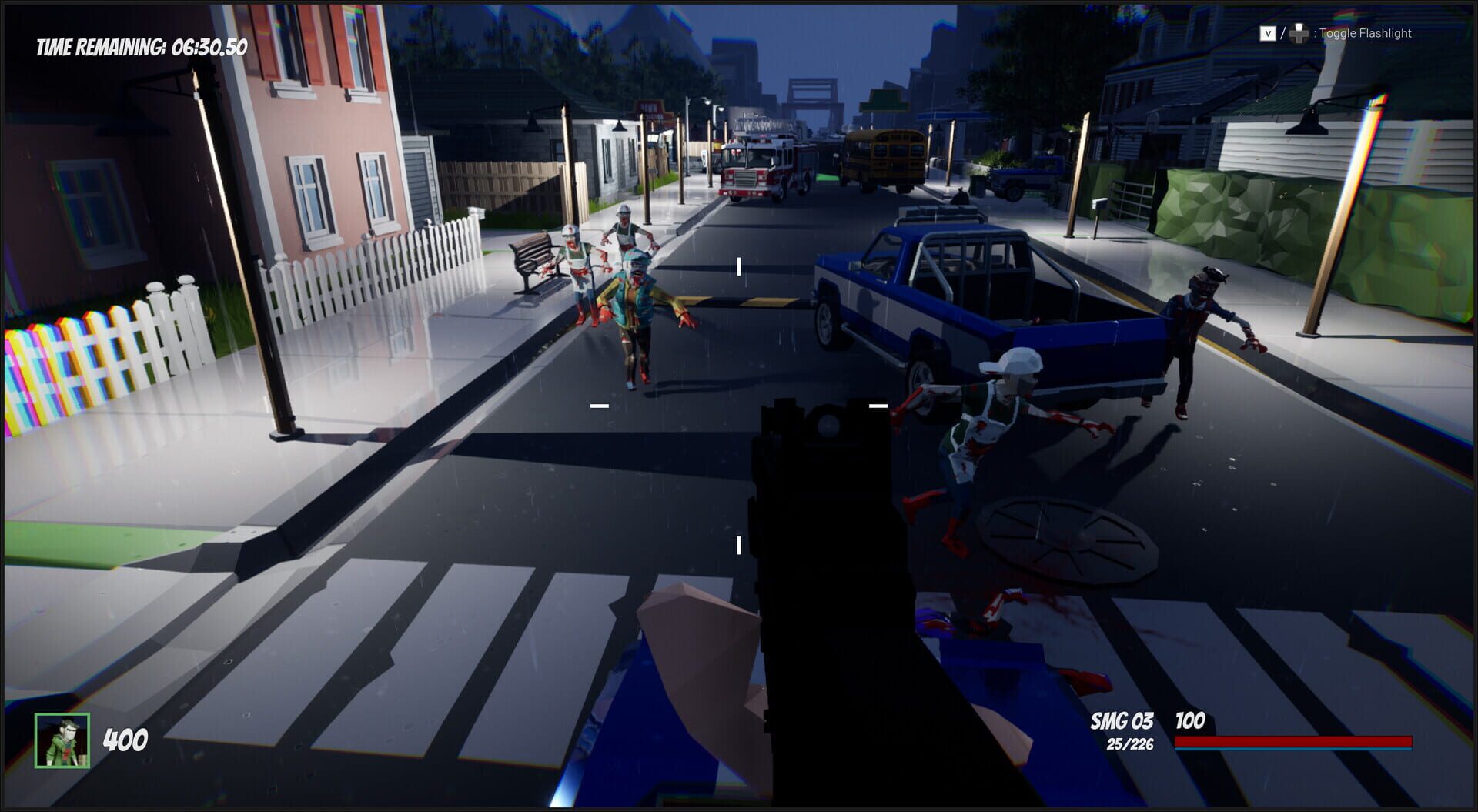Screen dimensions: 1478x812
Task: Click the money counter showing 400
Action: 125,740
